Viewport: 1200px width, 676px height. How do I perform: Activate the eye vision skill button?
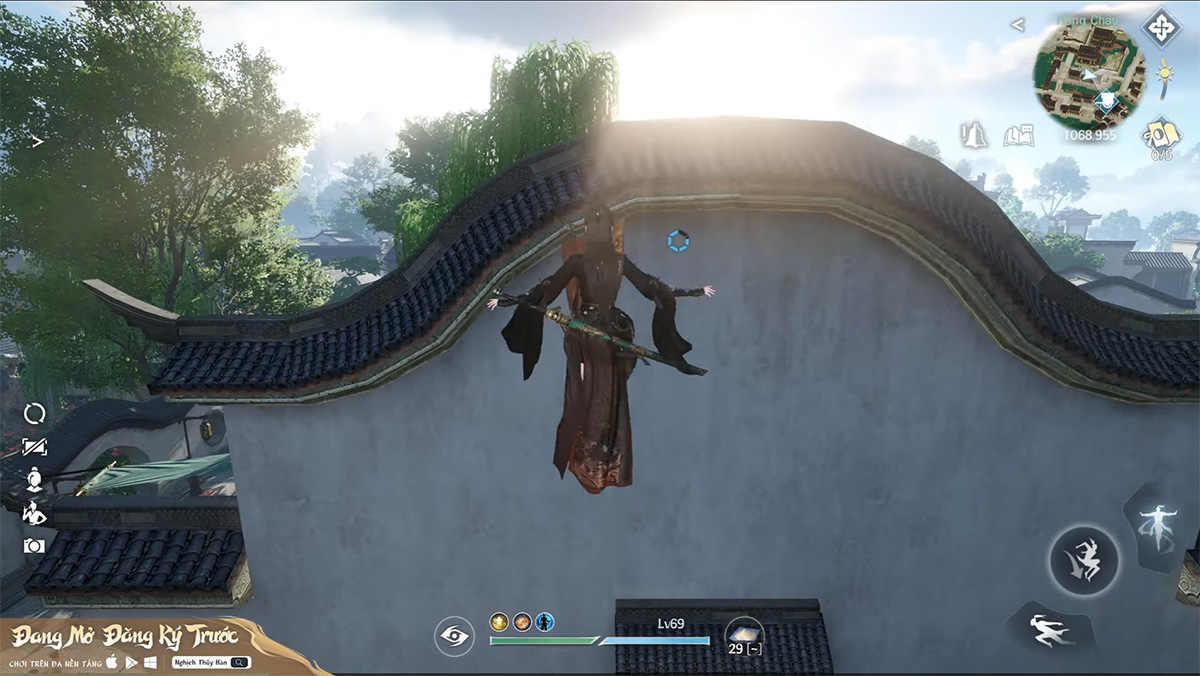(x=454, y=636)
